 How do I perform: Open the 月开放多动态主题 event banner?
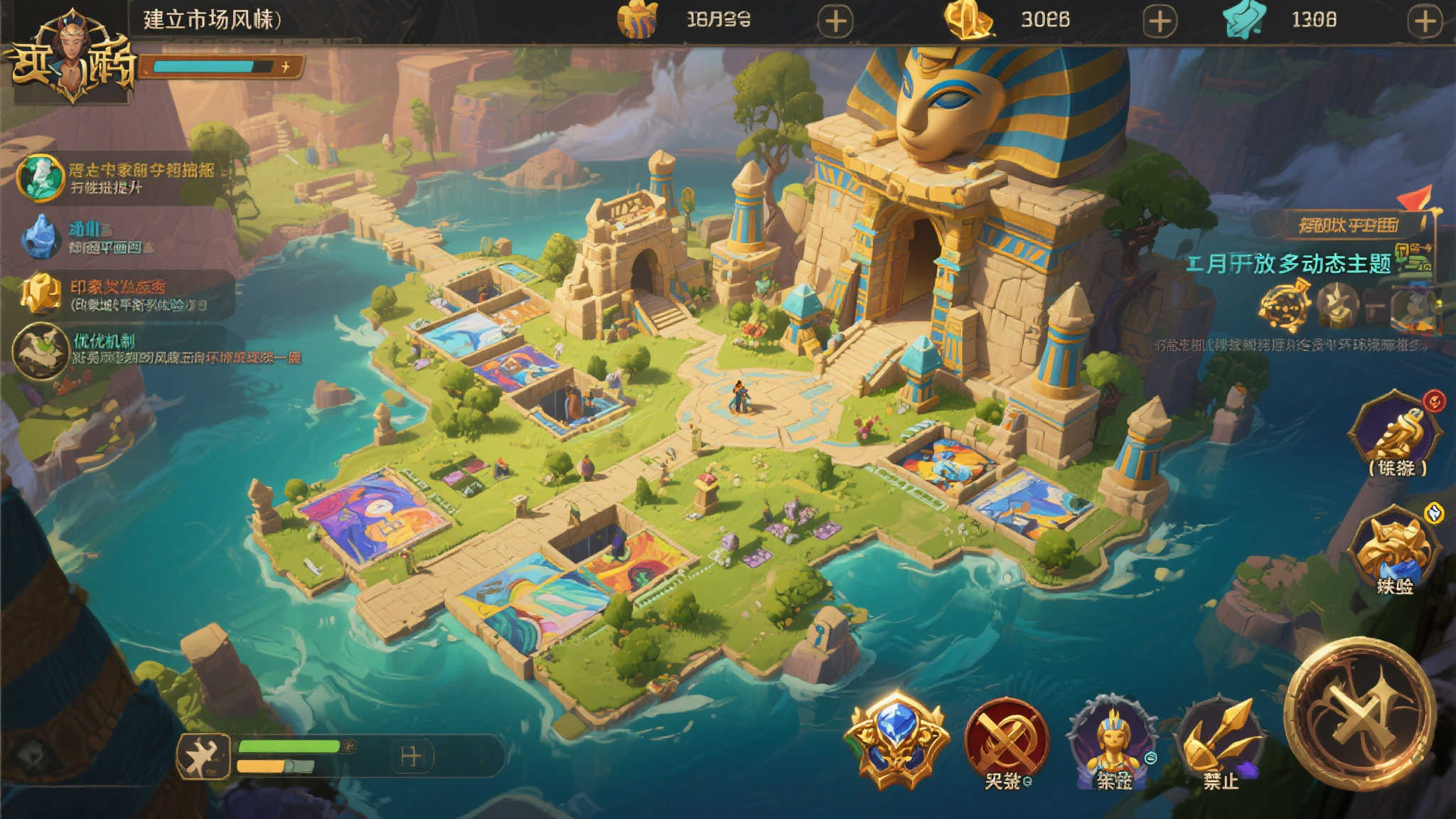[1288, 264]
